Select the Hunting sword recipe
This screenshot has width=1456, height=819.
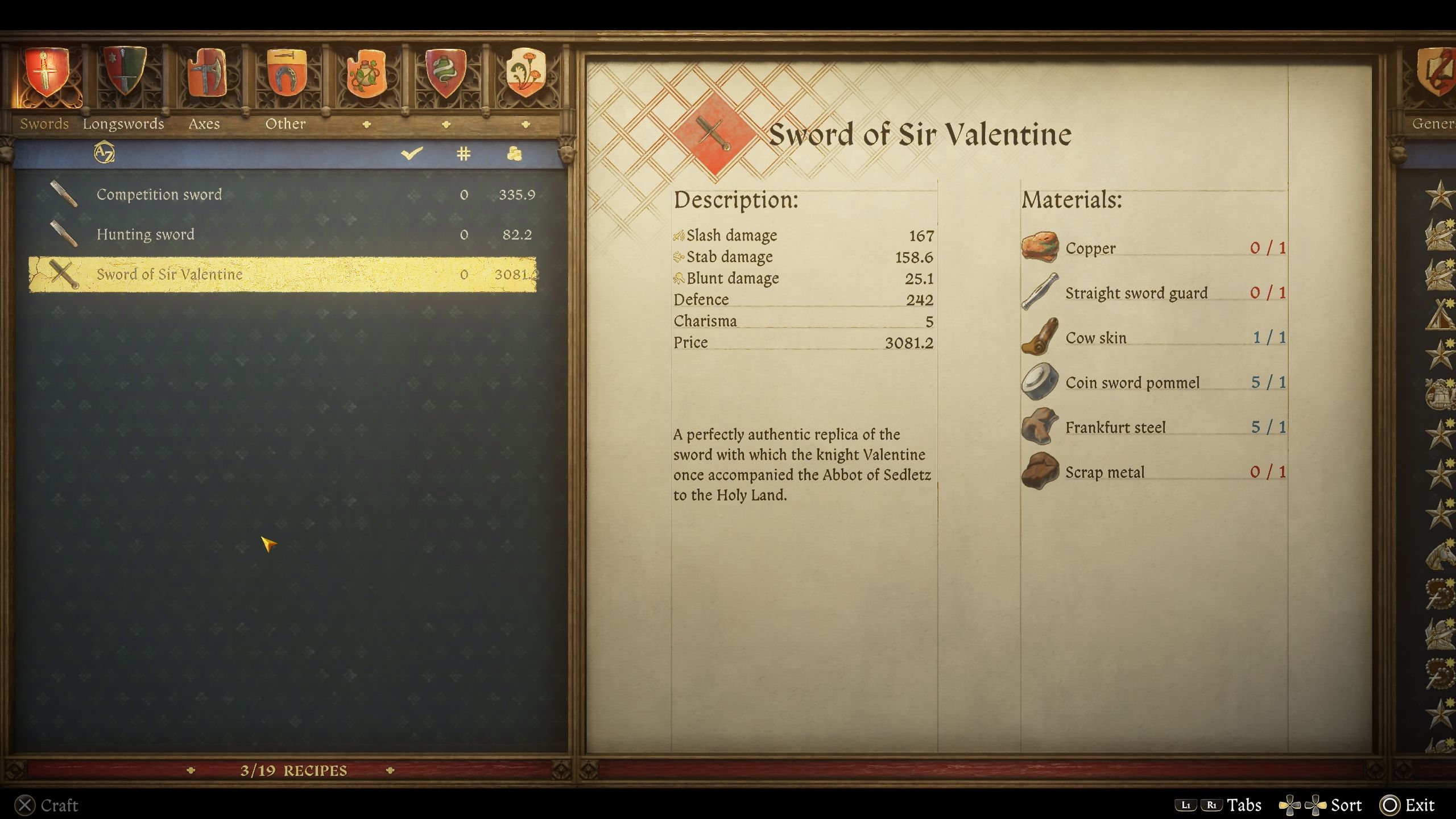tap(146, 234)
